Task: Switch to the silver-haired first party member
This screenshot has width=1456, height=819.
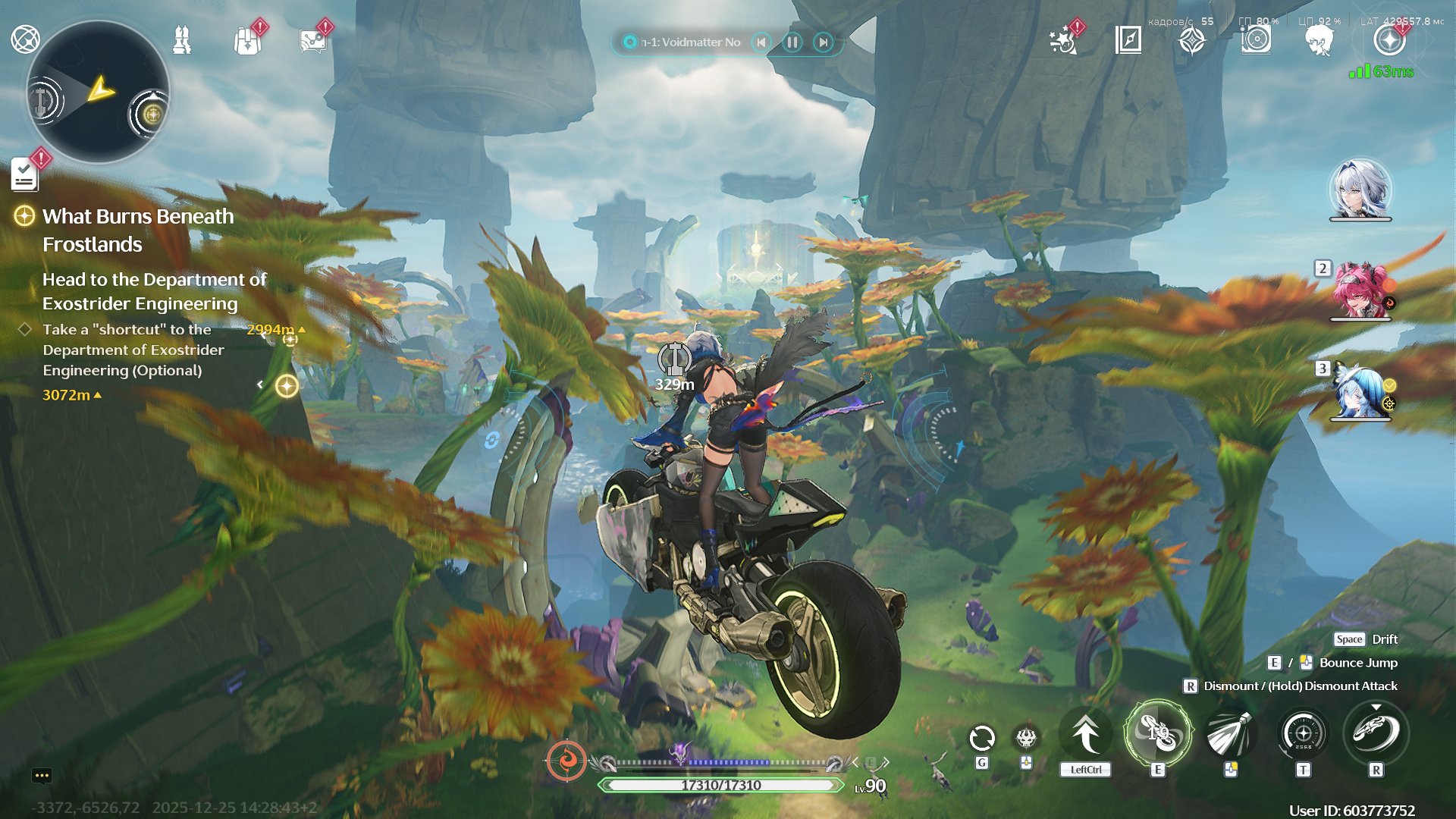Action: pos(1360,190)
